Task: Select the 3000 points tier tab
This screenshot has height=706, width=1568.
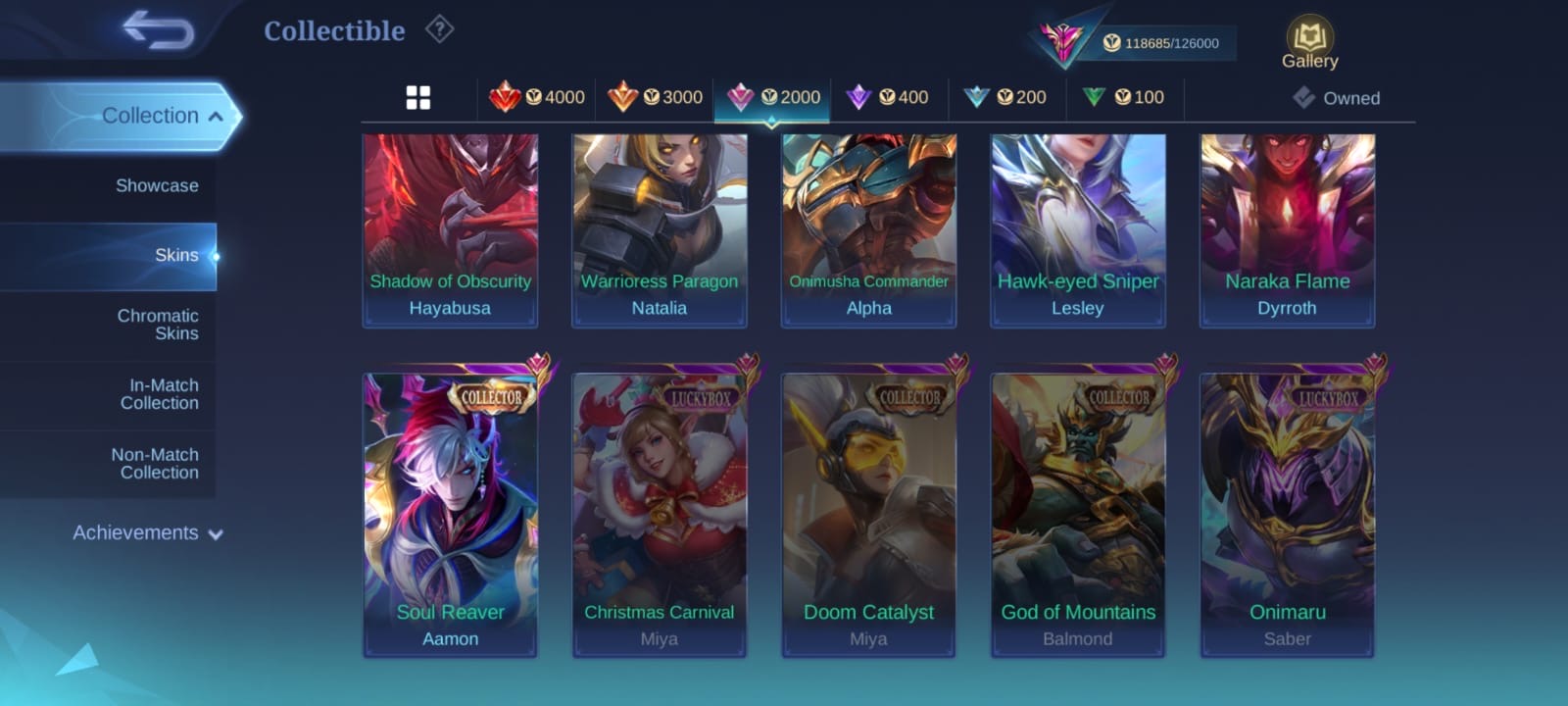Action: (x=655, y=97)
